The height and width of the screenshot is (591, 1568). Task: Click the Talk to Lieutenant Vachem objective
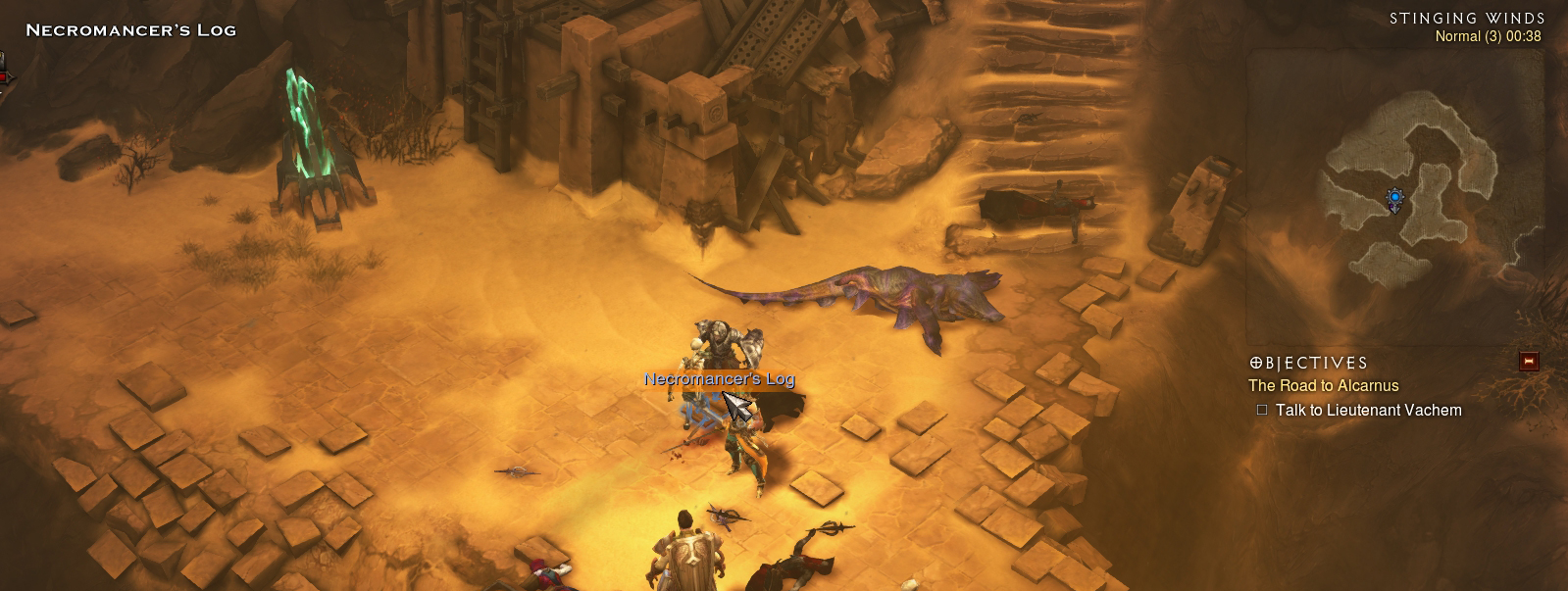[x=1368, y=411]
